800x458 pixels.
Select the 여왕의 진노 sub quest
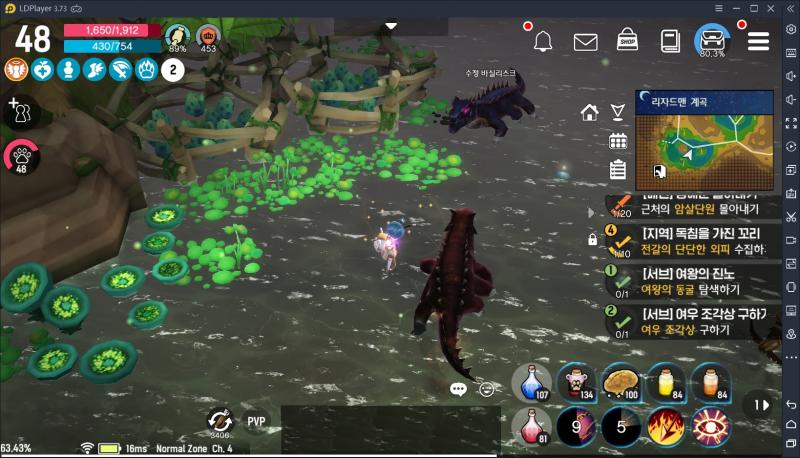[x=688, y=277]
